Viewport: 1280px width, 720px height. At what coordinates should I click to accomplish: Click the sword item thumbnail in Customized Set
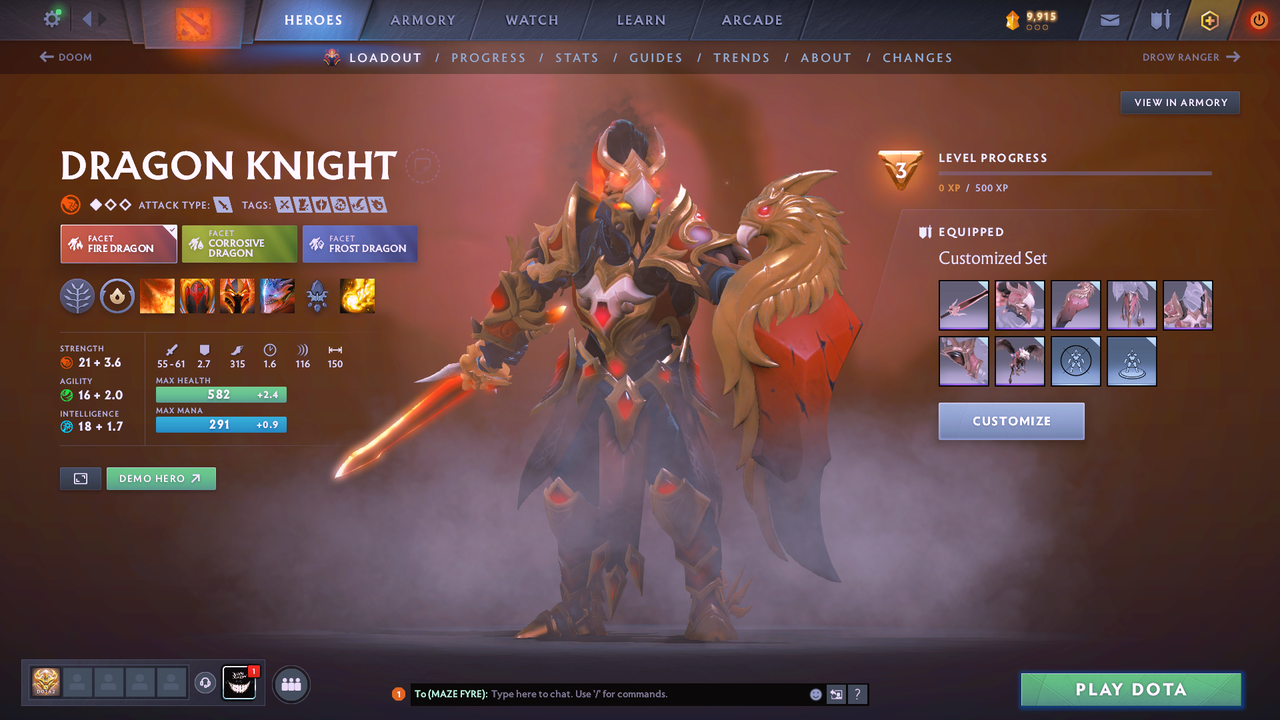(963, 305)
